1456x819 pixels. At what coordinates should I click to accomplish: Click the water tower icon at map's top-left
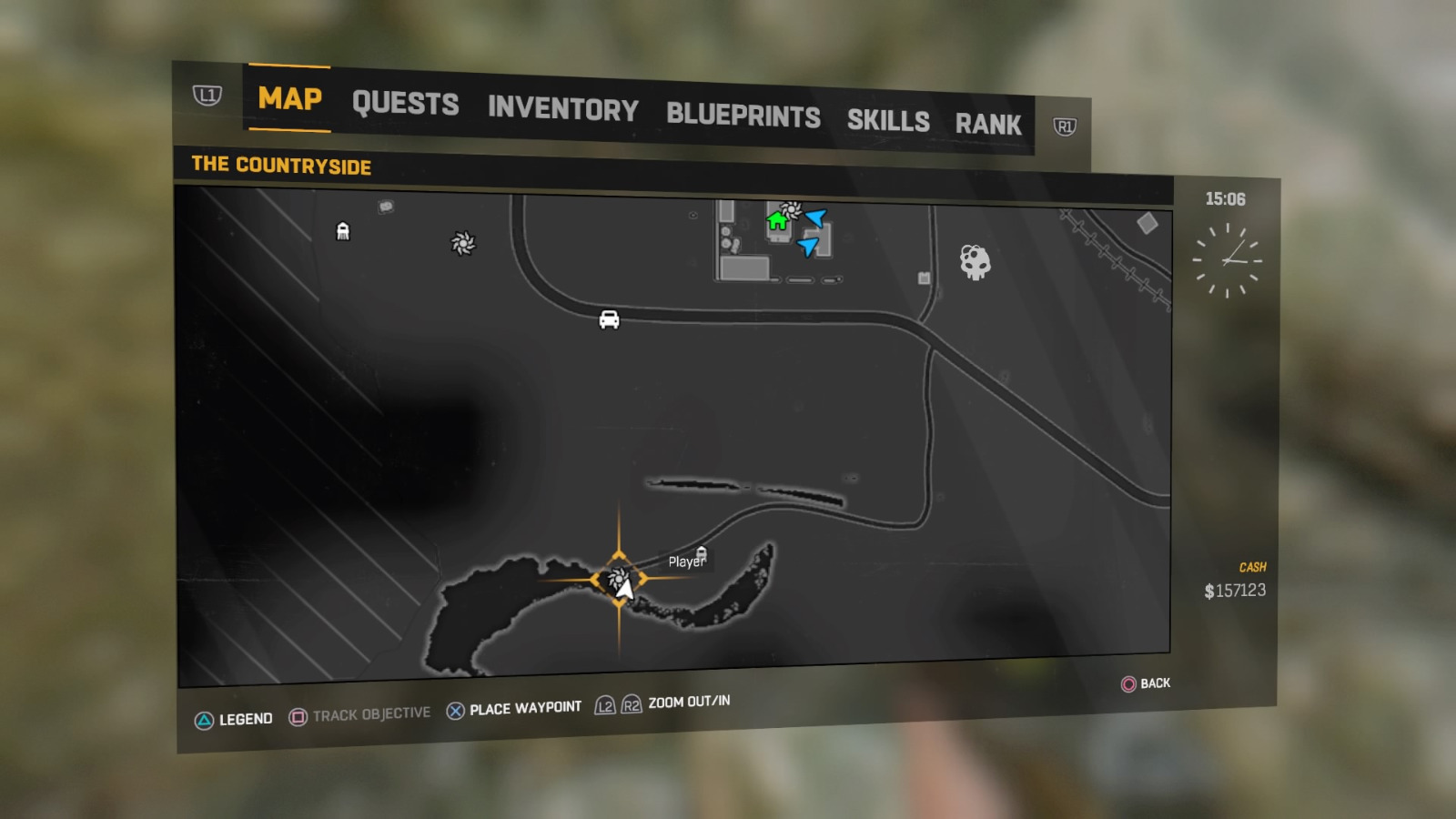343,231
